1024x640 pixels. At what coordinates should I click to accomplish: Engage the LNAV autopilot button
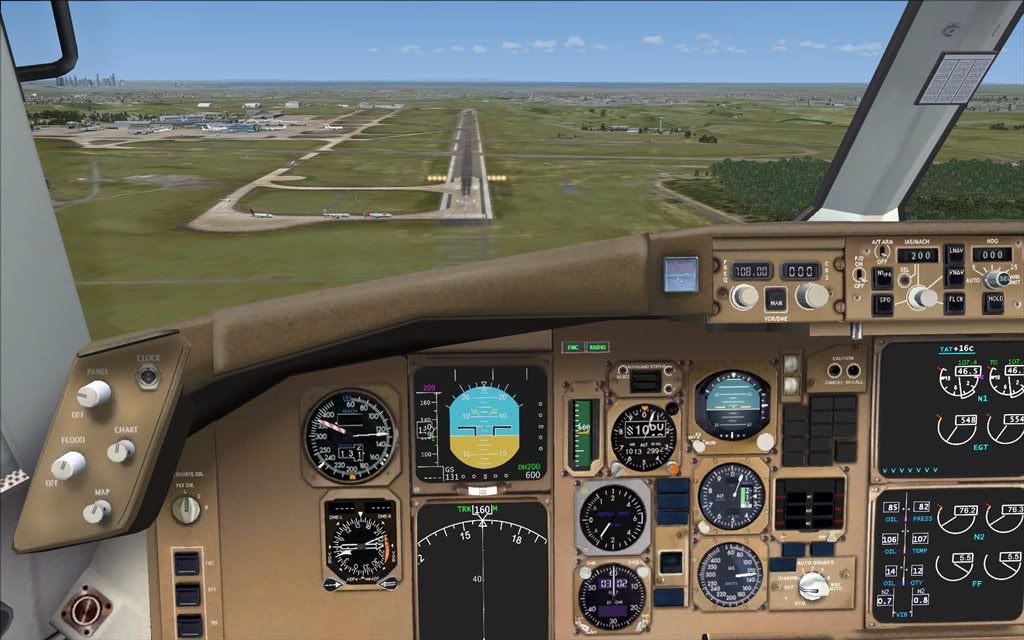(955, 253)
